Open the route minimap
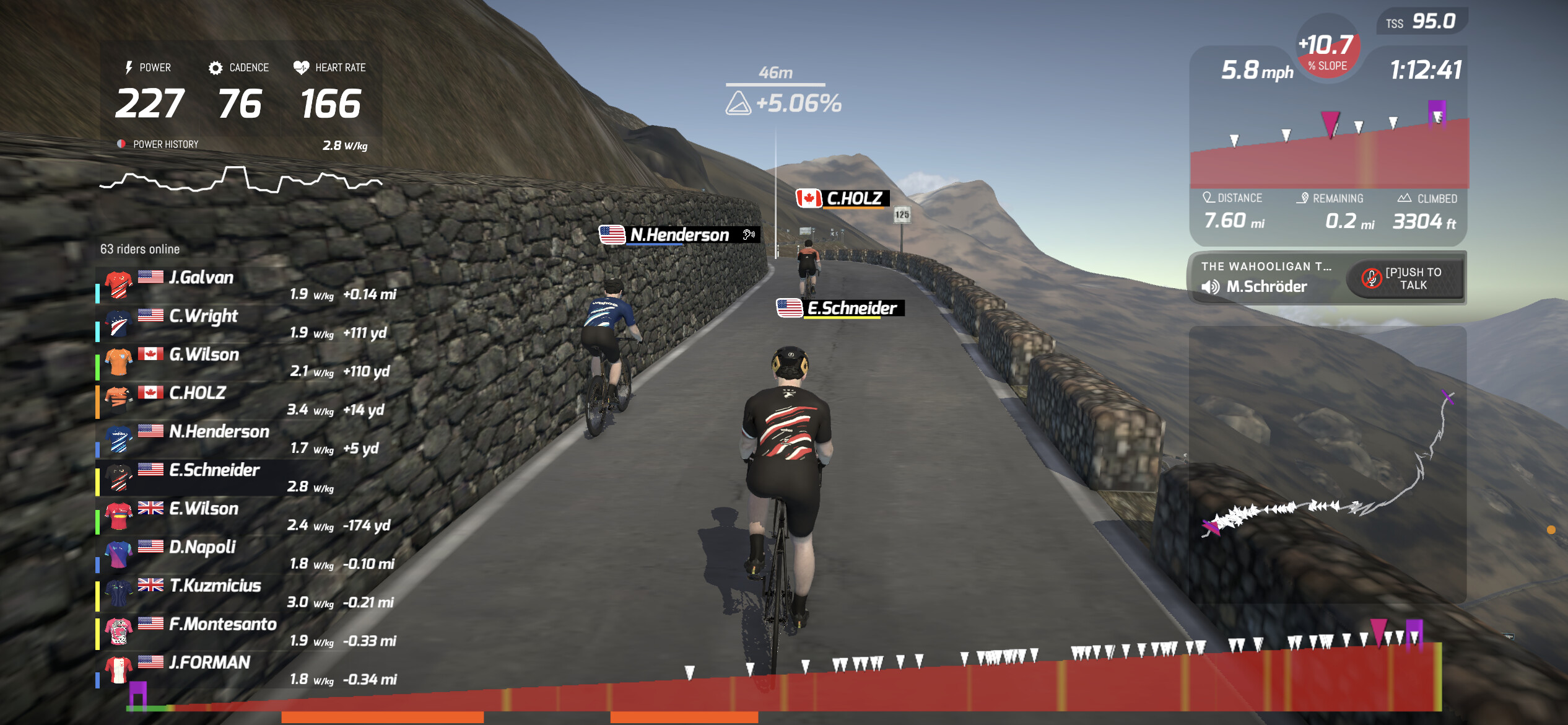 pos(1328,465)
